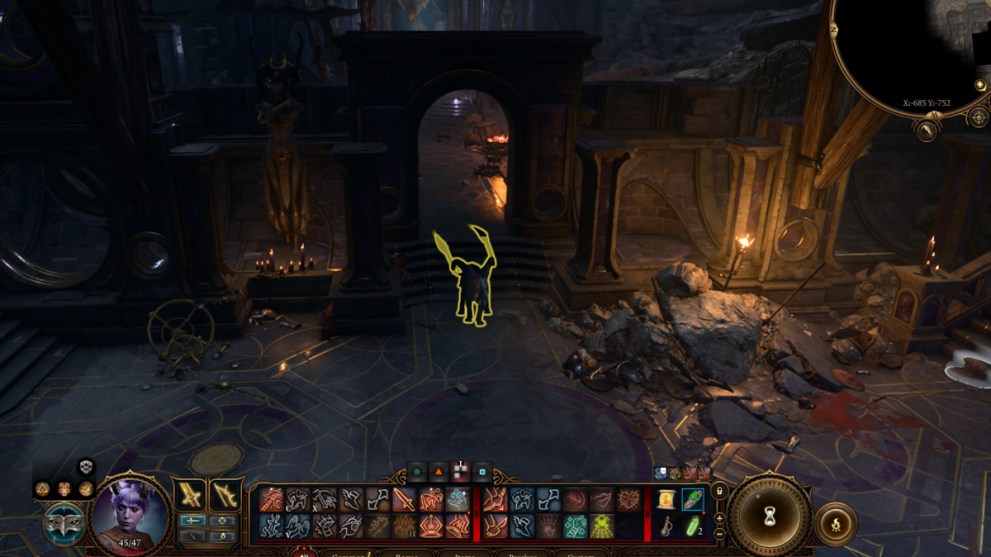Screen dimensions: 991x557
Task: Add a hotbar row with plus button
Action: point(718,517)
